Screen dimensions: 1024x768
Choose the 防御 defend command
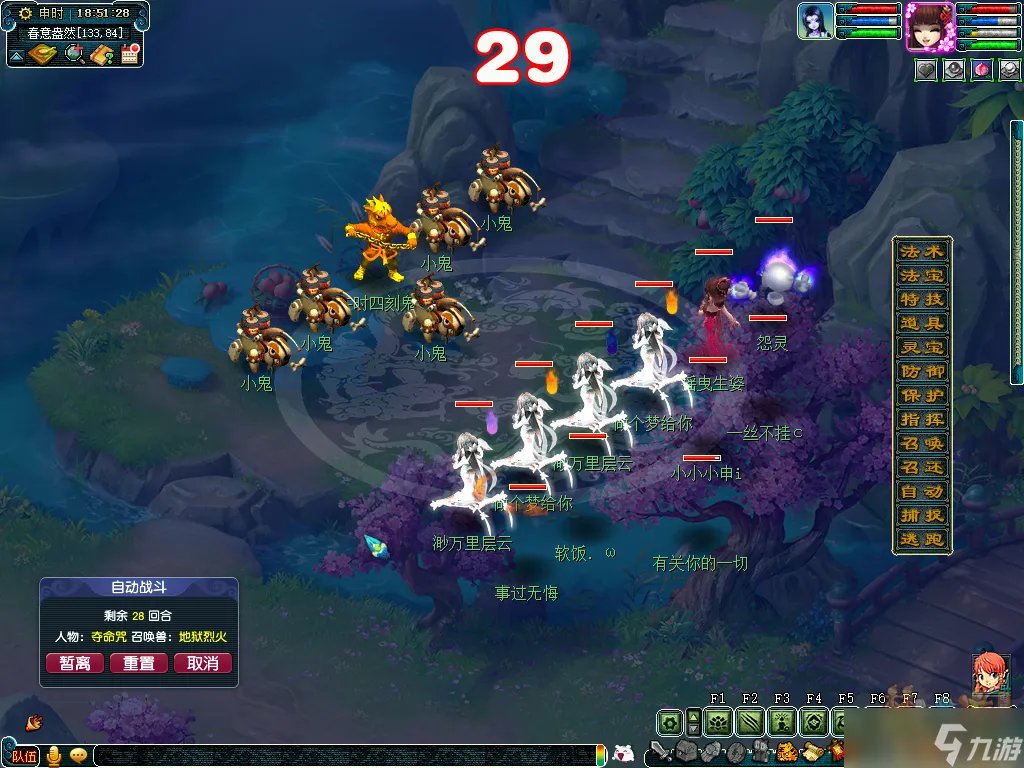coord(921,371)
